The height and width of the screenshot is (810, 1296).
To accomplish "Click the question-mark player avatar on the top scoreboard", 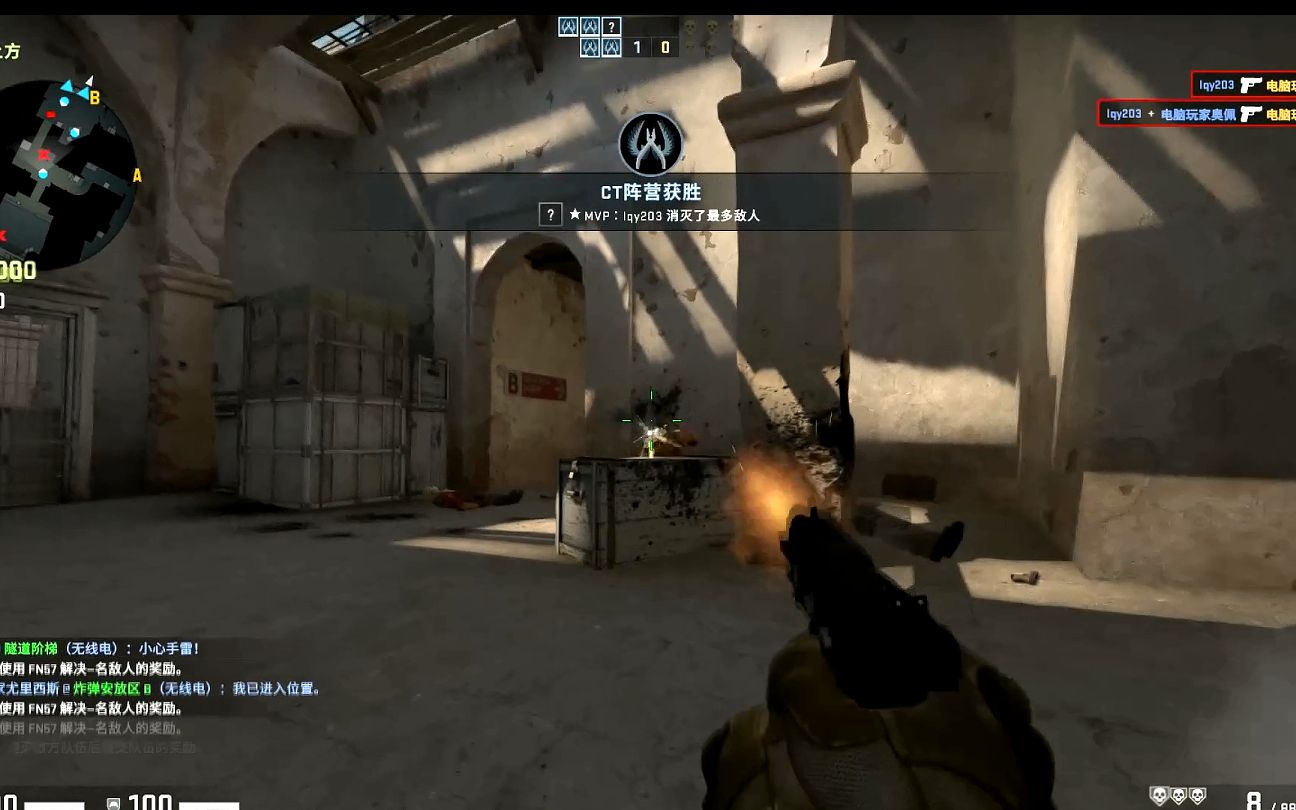I will 612,27.
